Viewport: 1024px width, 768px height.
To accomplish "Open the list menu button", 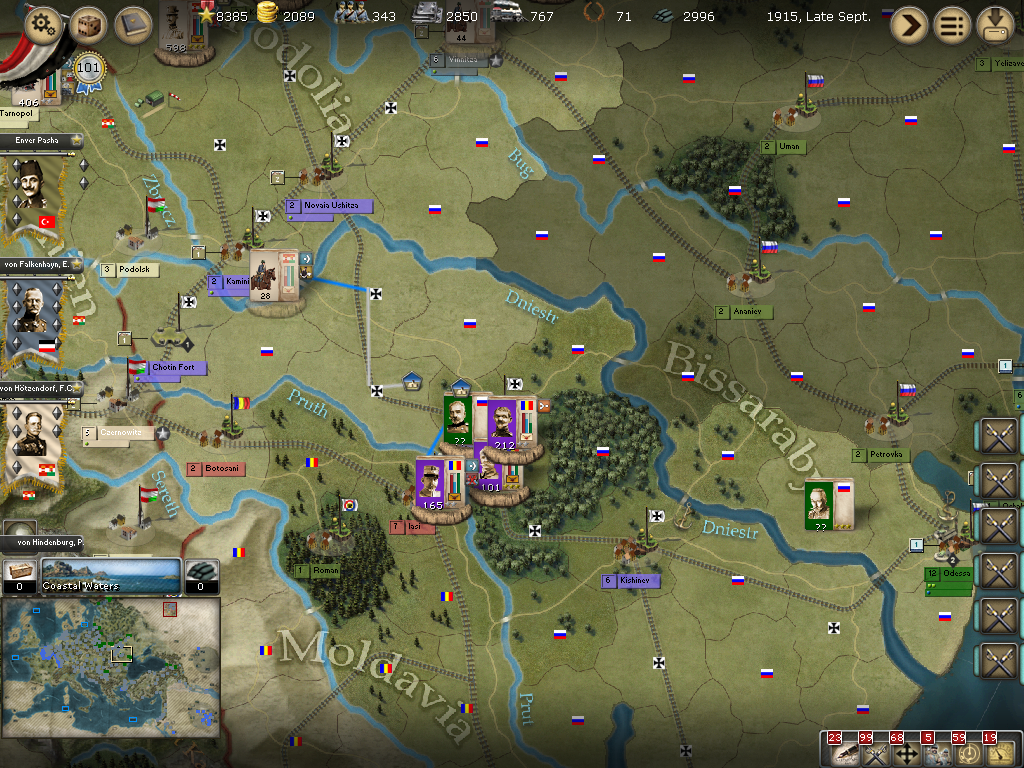I will [x=952, y=26].
